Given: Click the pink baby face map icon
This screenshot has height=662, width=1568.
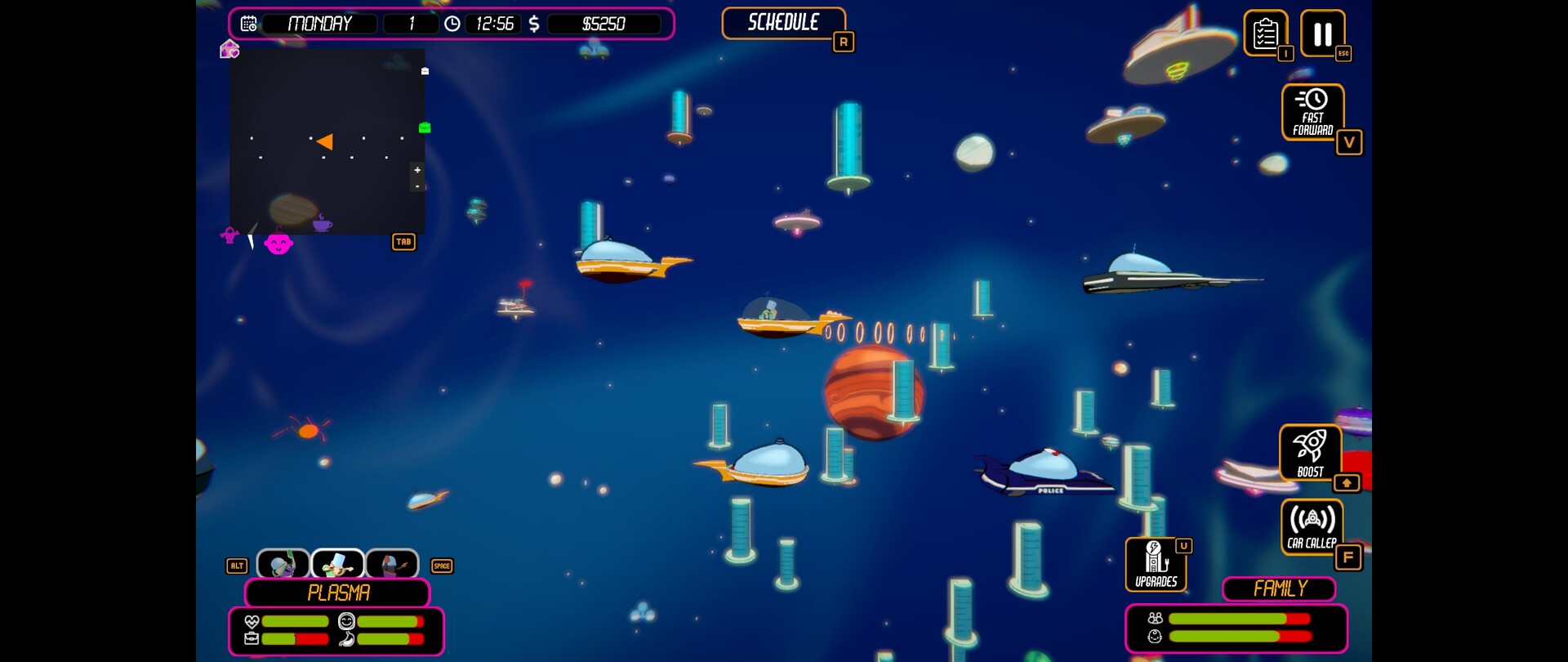Looking at the screenshot, I should 278,244.
